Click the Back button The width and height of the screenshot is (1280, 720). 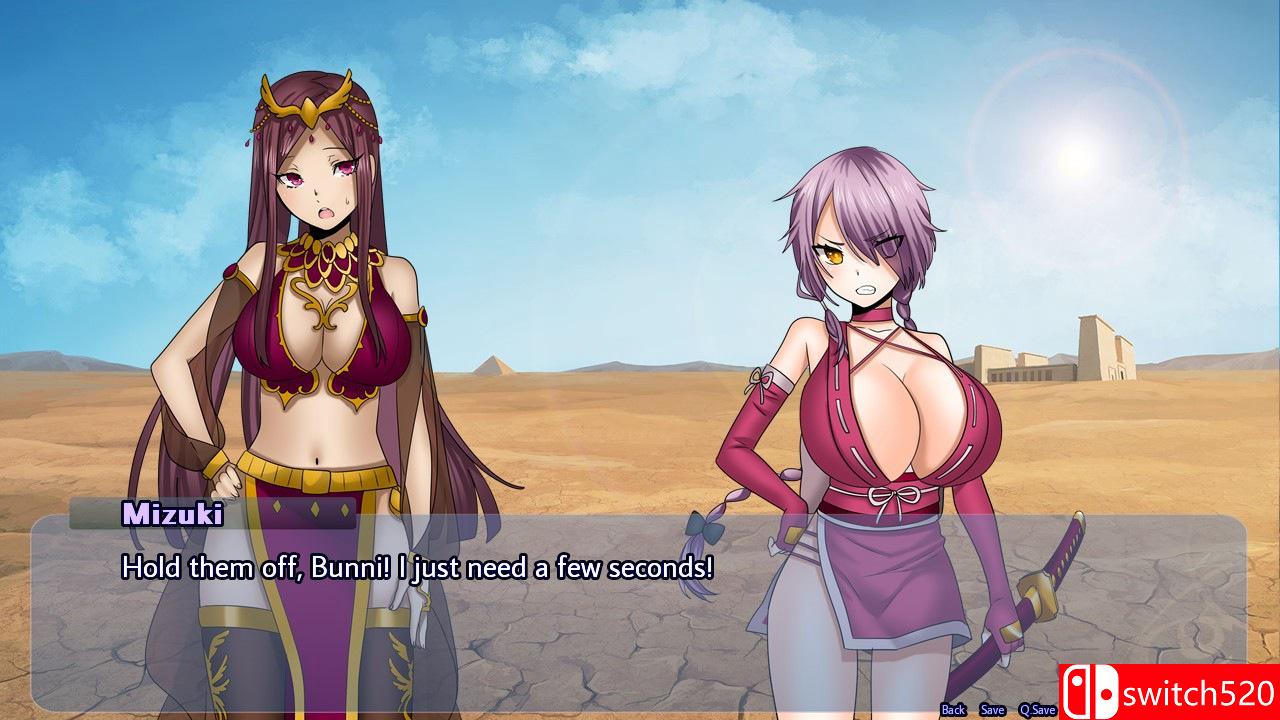(x=951, y=709)
